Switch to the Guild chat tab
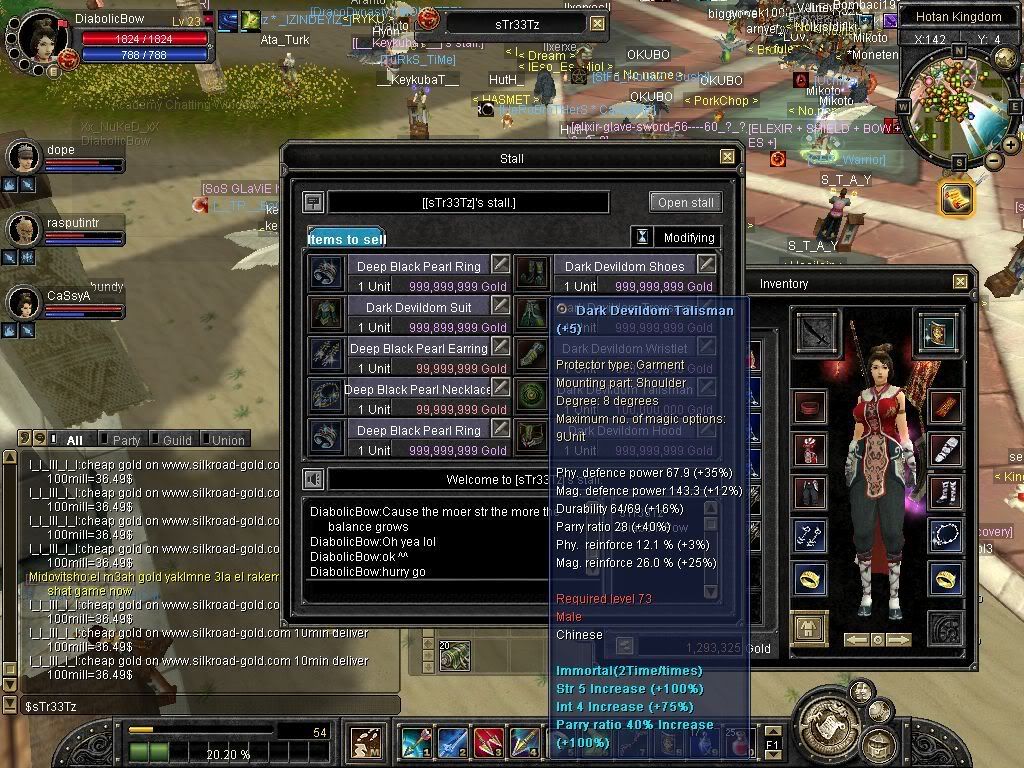Viewport: 1024px width, 768px height. [176, 440]
